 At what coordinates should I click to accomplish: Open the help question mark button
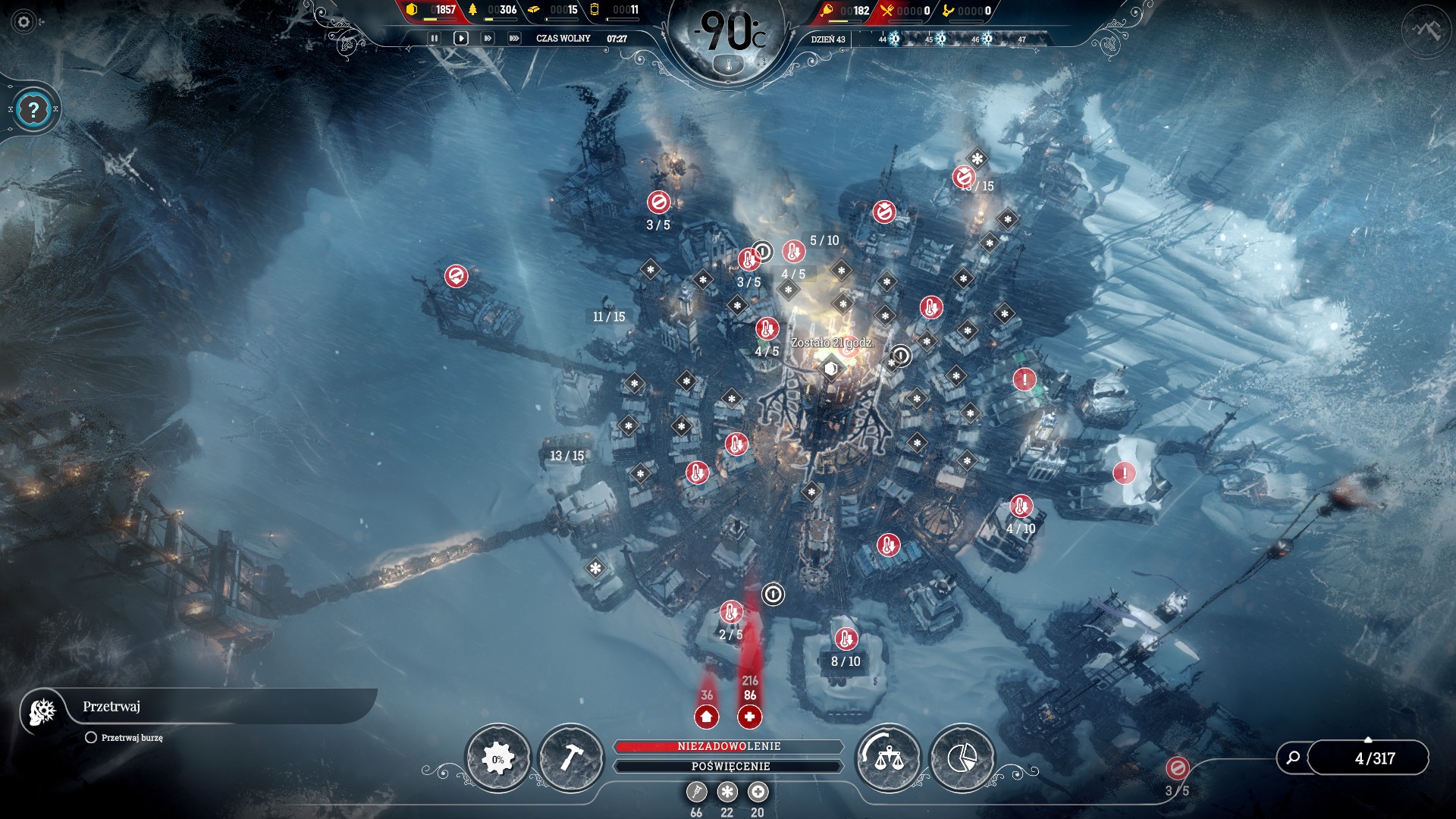point(33,111)
